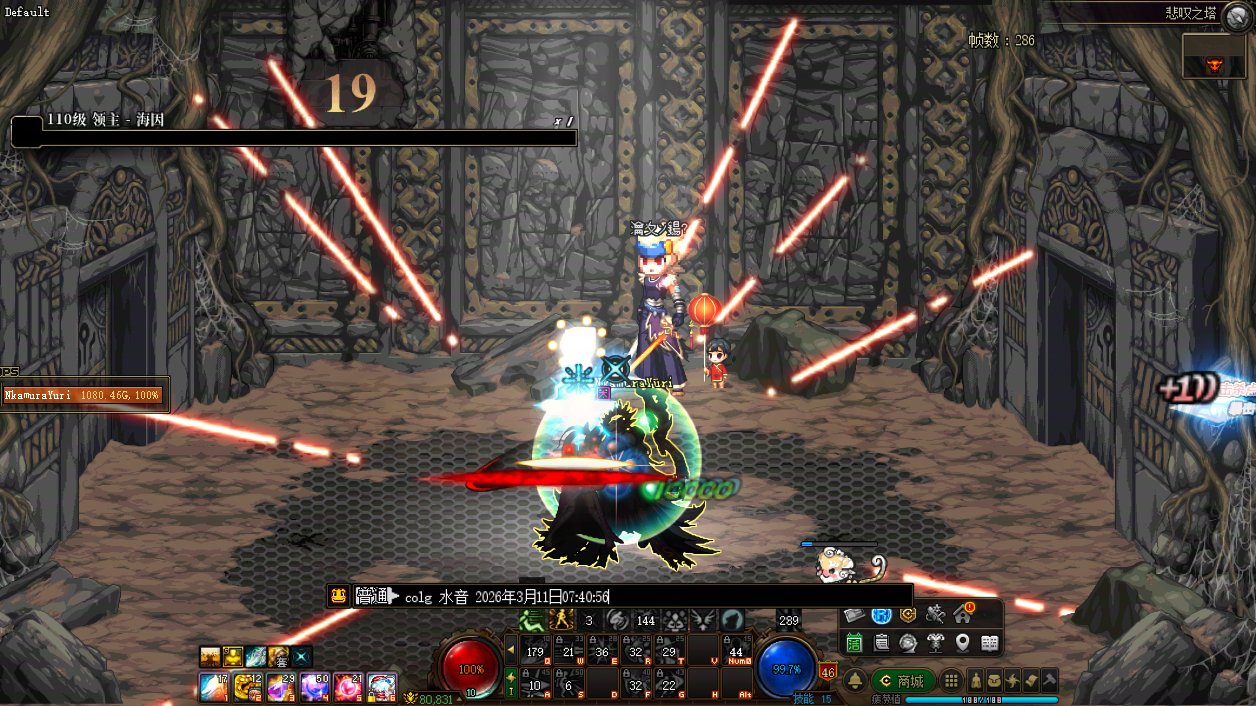Click the dungeon minimap room thumbnail

[x=1214, y=57]
